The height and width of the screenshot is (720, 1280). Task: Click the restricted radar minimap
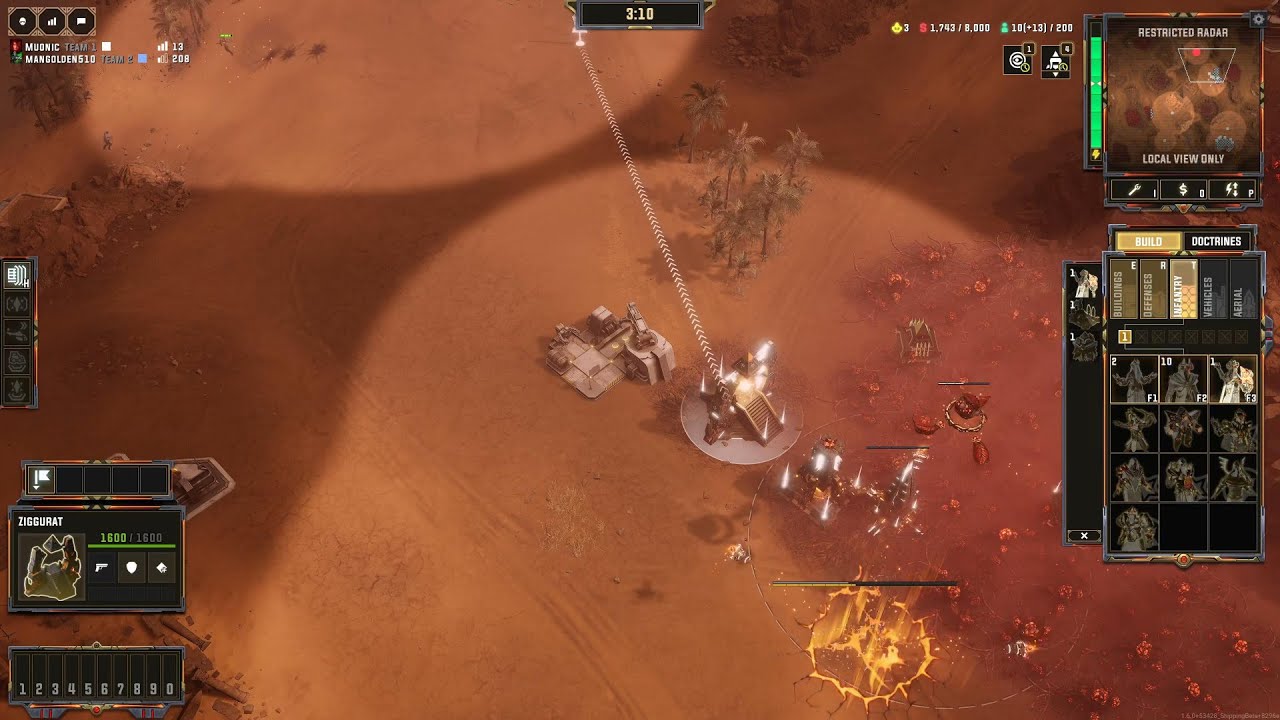1182,97
